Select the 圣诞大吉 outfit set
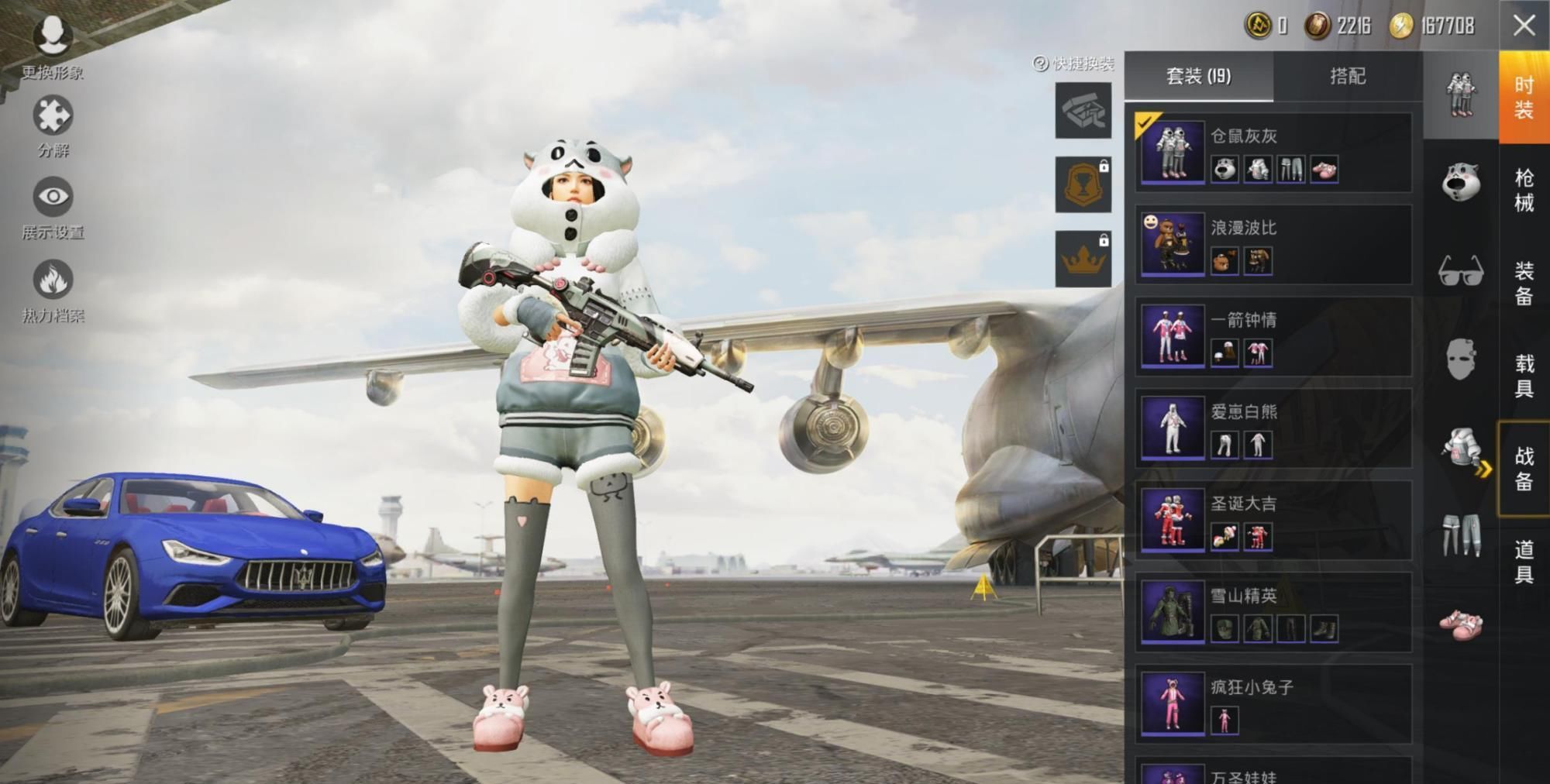 point(1273,520)
